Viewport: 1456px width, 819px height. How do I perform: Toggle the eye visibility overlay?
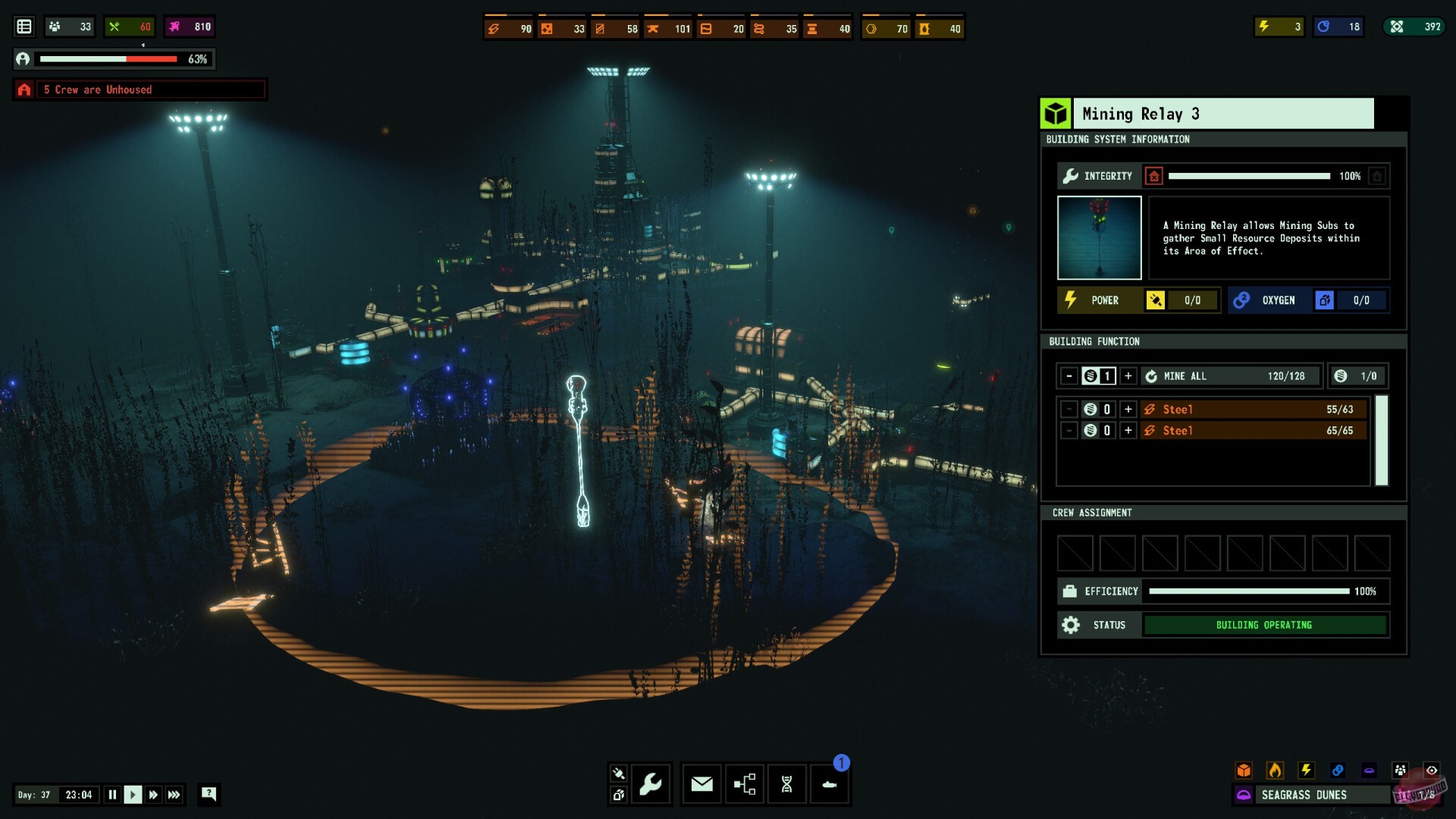1432,770
